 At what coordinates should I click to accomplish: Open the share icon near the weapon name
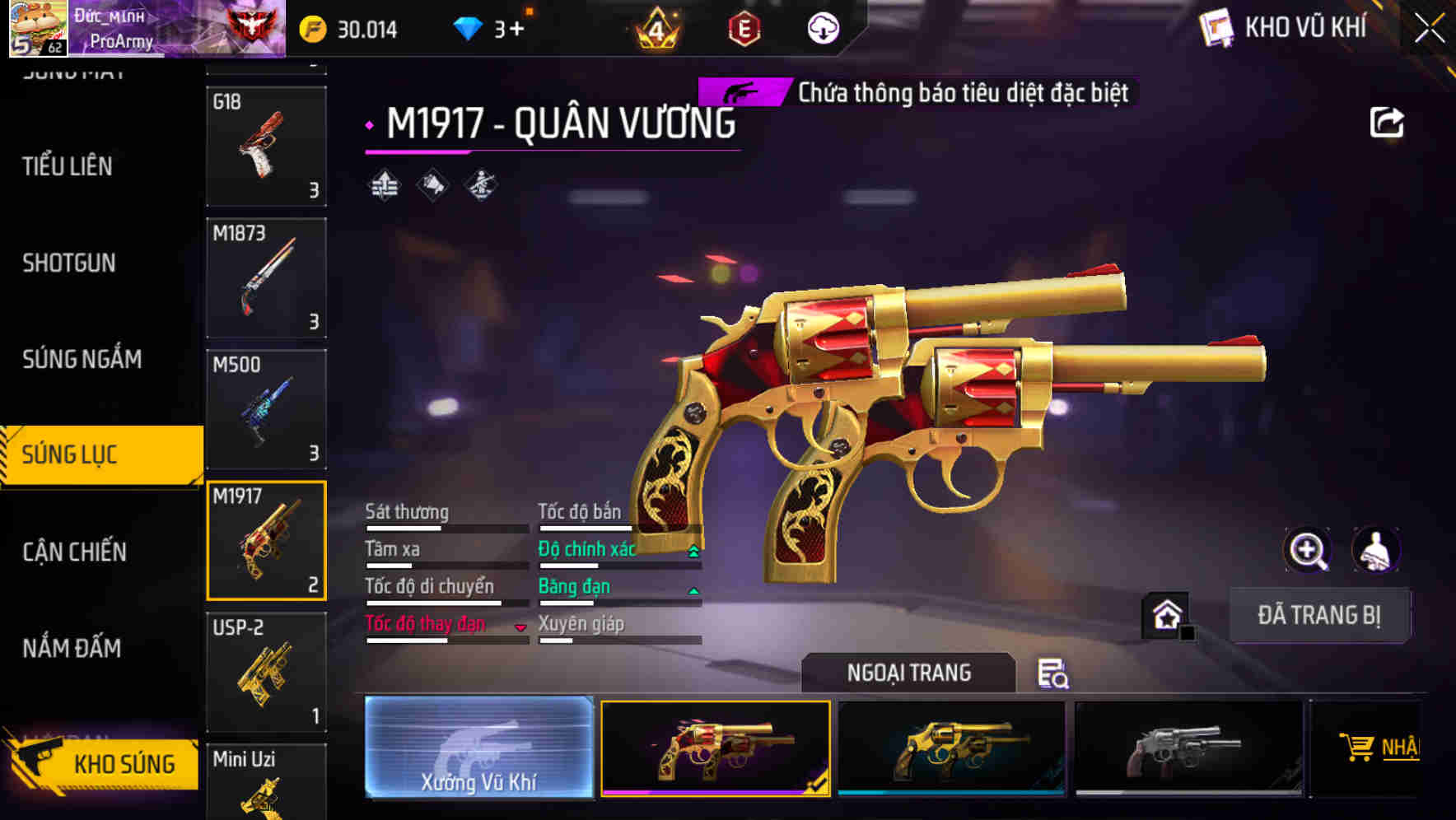(1388, 122)
